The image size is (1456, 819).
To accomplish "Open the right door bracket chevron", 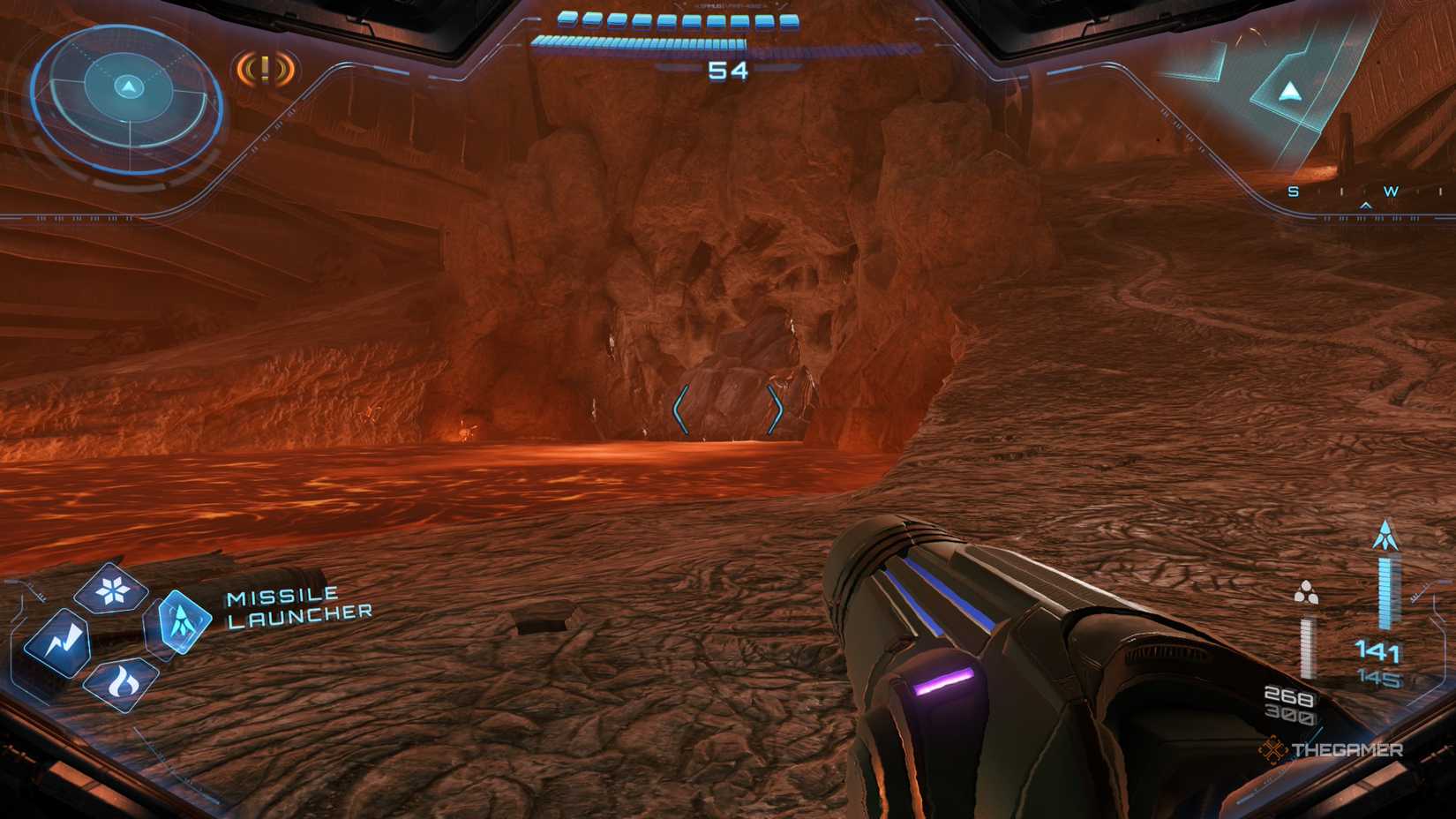I will [777, 408].
